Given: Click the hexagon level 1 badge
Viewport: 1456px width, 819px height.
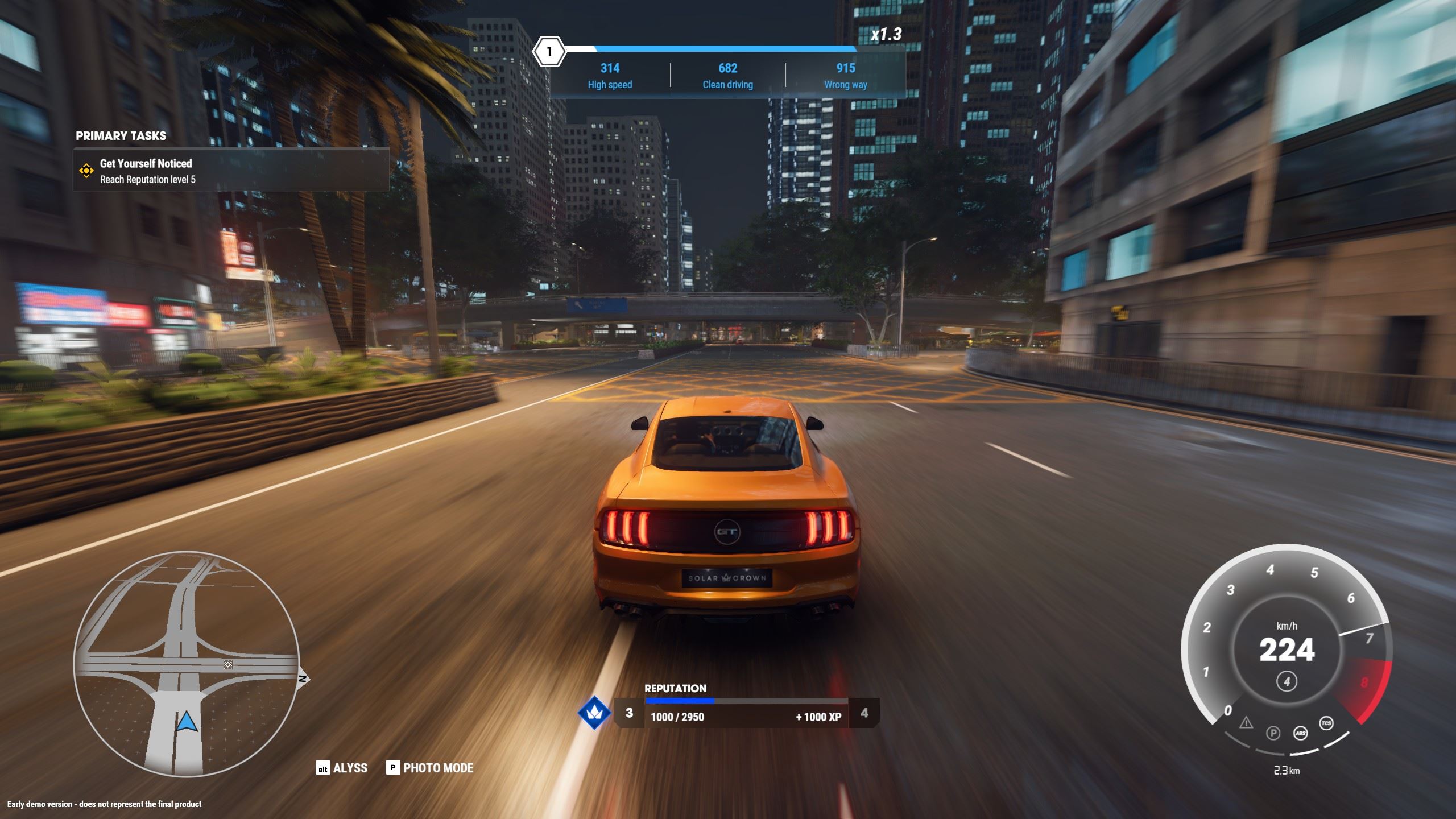Looking at the screenshot, I should pos(549,52).
